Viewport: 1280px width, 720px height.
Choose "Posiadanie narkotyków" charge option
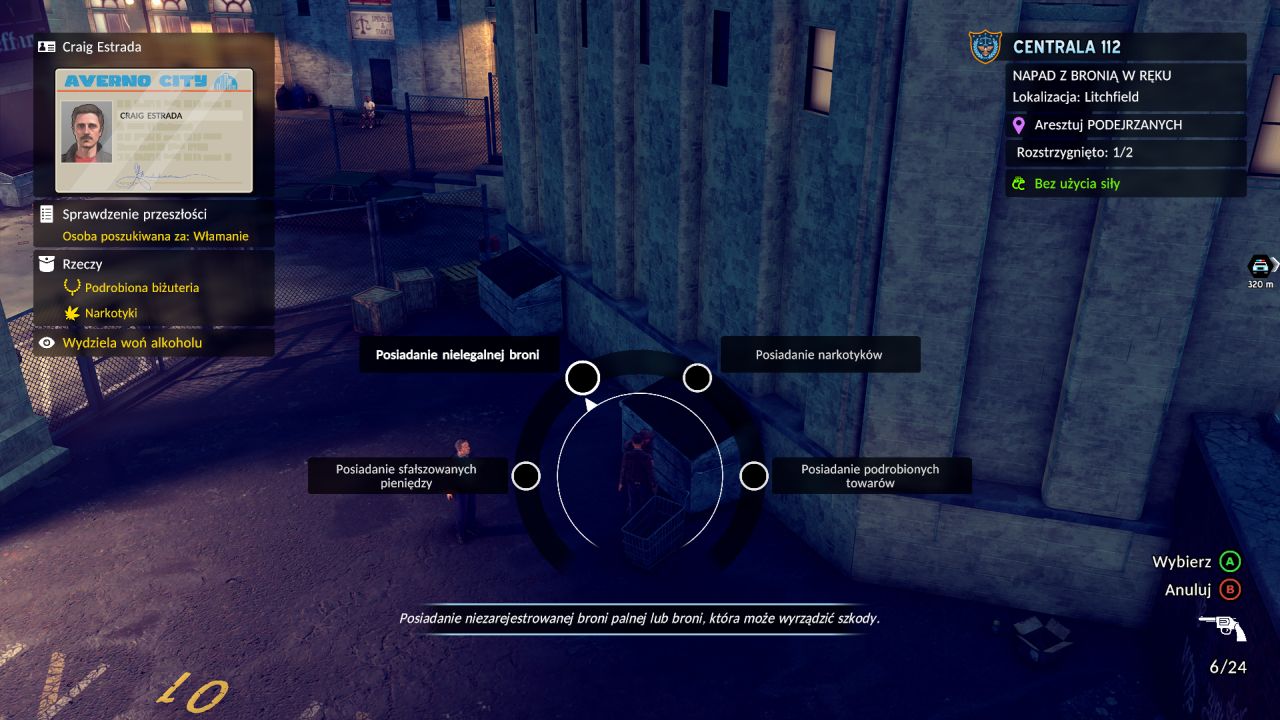click(697, 378)
